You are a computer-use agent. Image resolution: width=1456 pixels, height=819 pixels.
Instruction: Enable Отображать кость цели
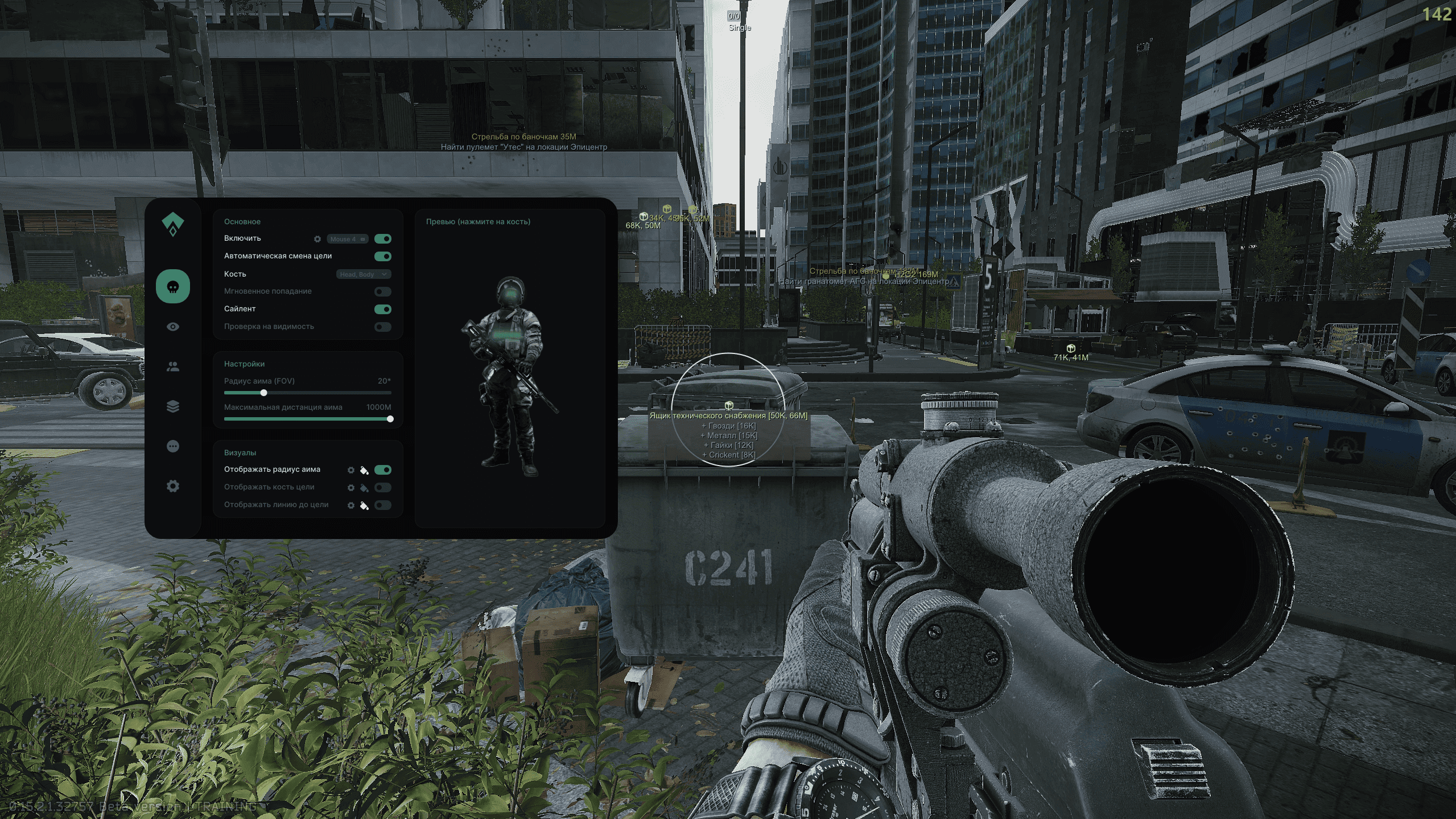(x=382, y=488)
